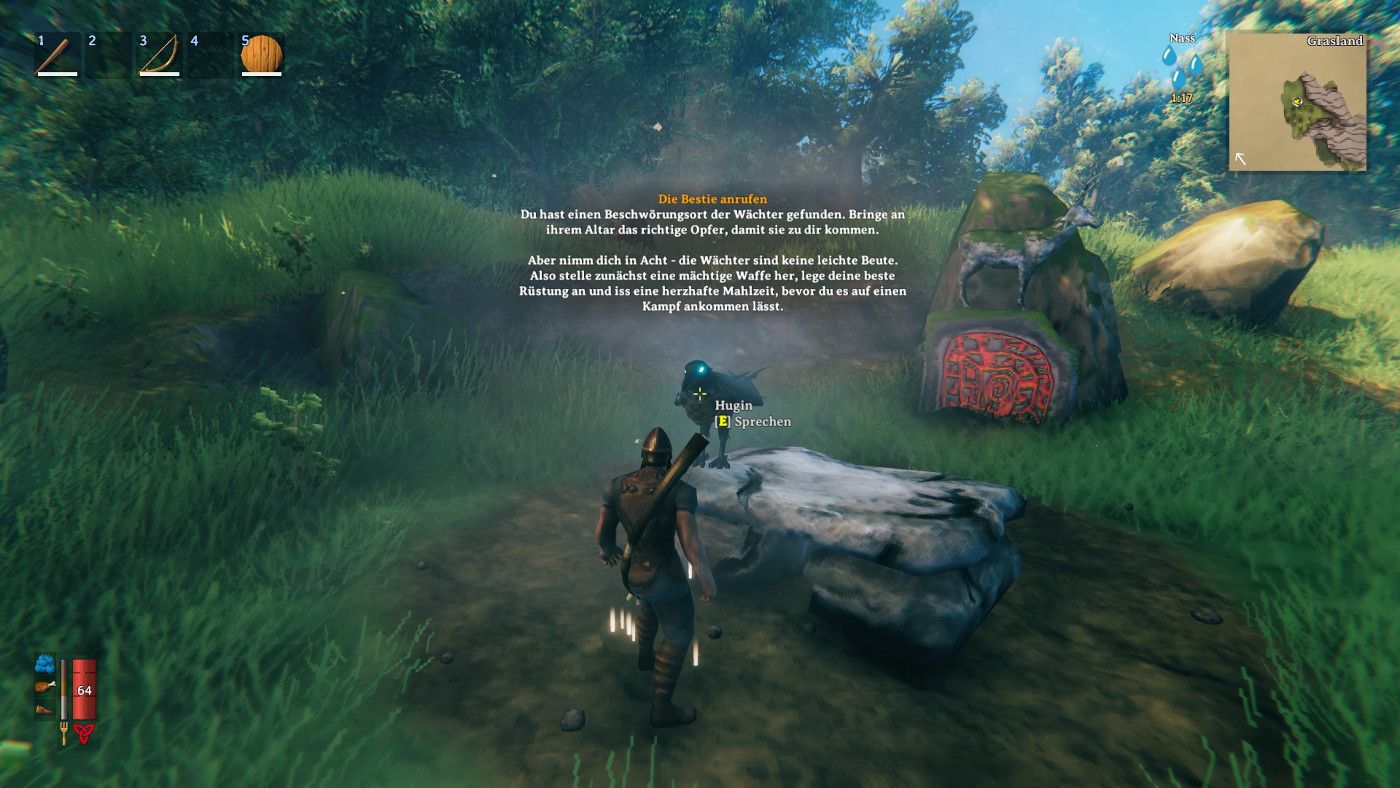Click the Nass water-drop status icon
1400x788 pixels.
click(x=1182, y=71)
